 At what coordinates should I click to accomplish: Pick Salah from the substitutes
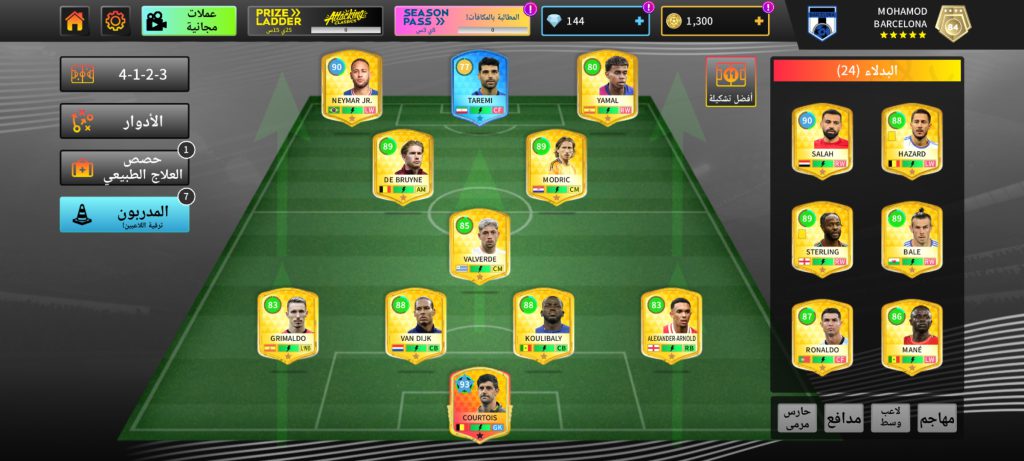click(x=822, y=141)
